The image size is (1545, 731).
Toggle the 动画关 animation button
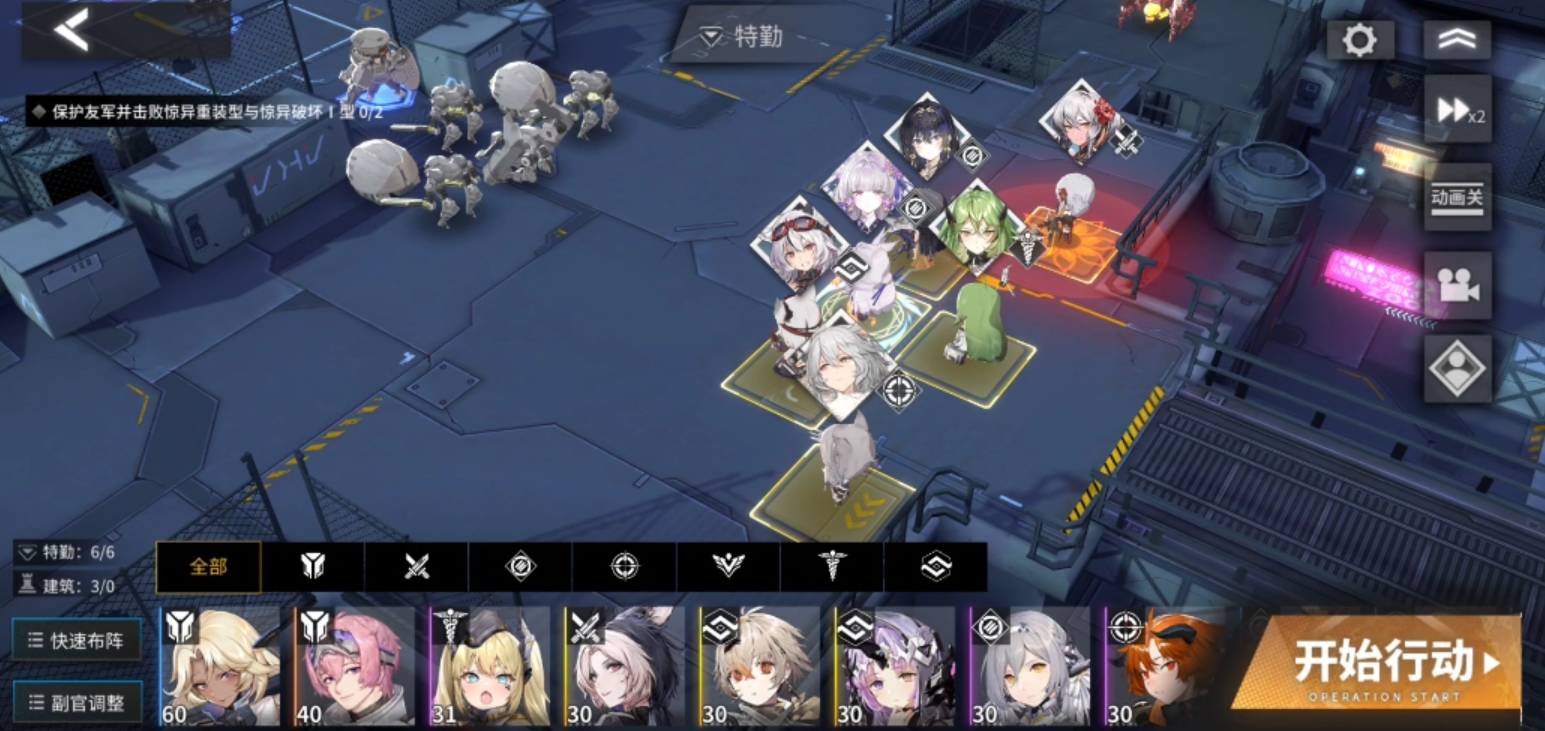coord(1457,196)
